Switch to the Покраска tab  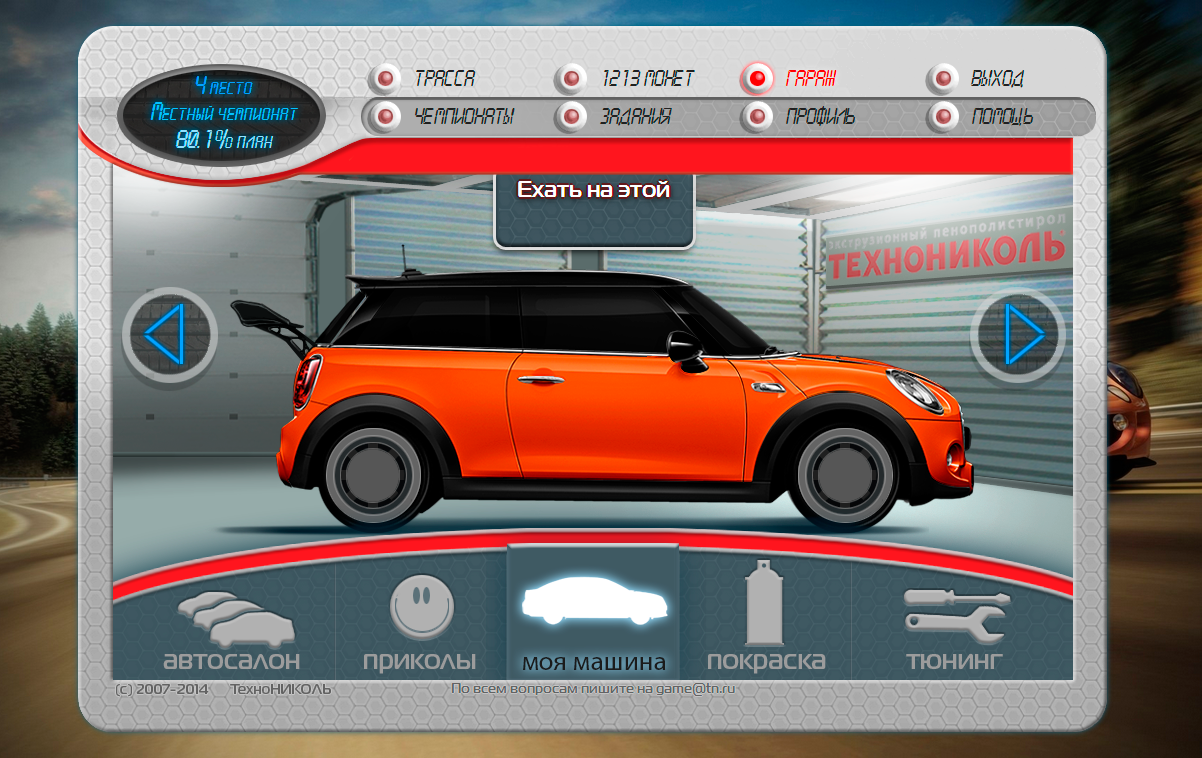point(765,625)
